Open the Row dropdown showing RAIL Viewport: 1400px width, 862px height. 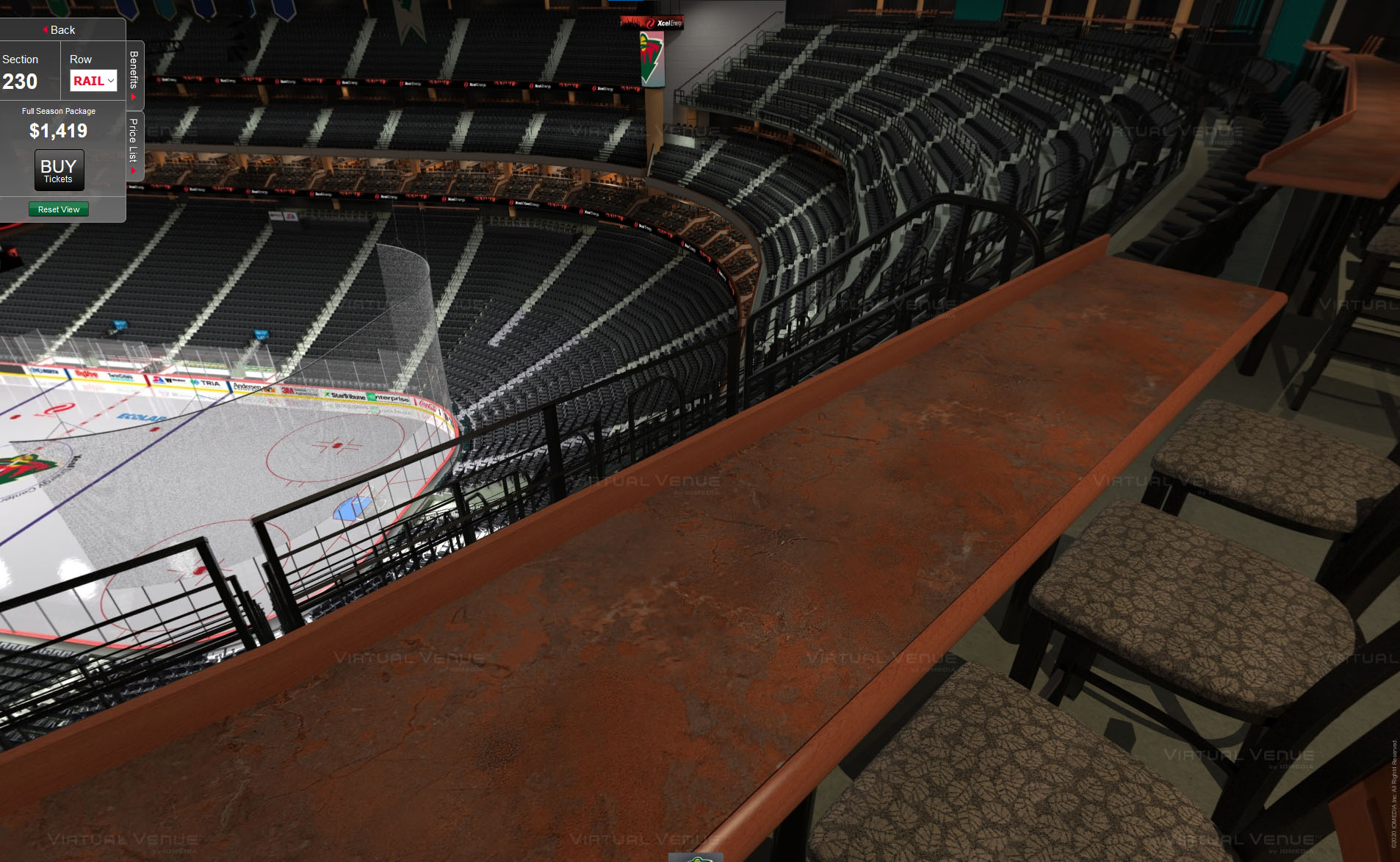[x=93, y=81]
